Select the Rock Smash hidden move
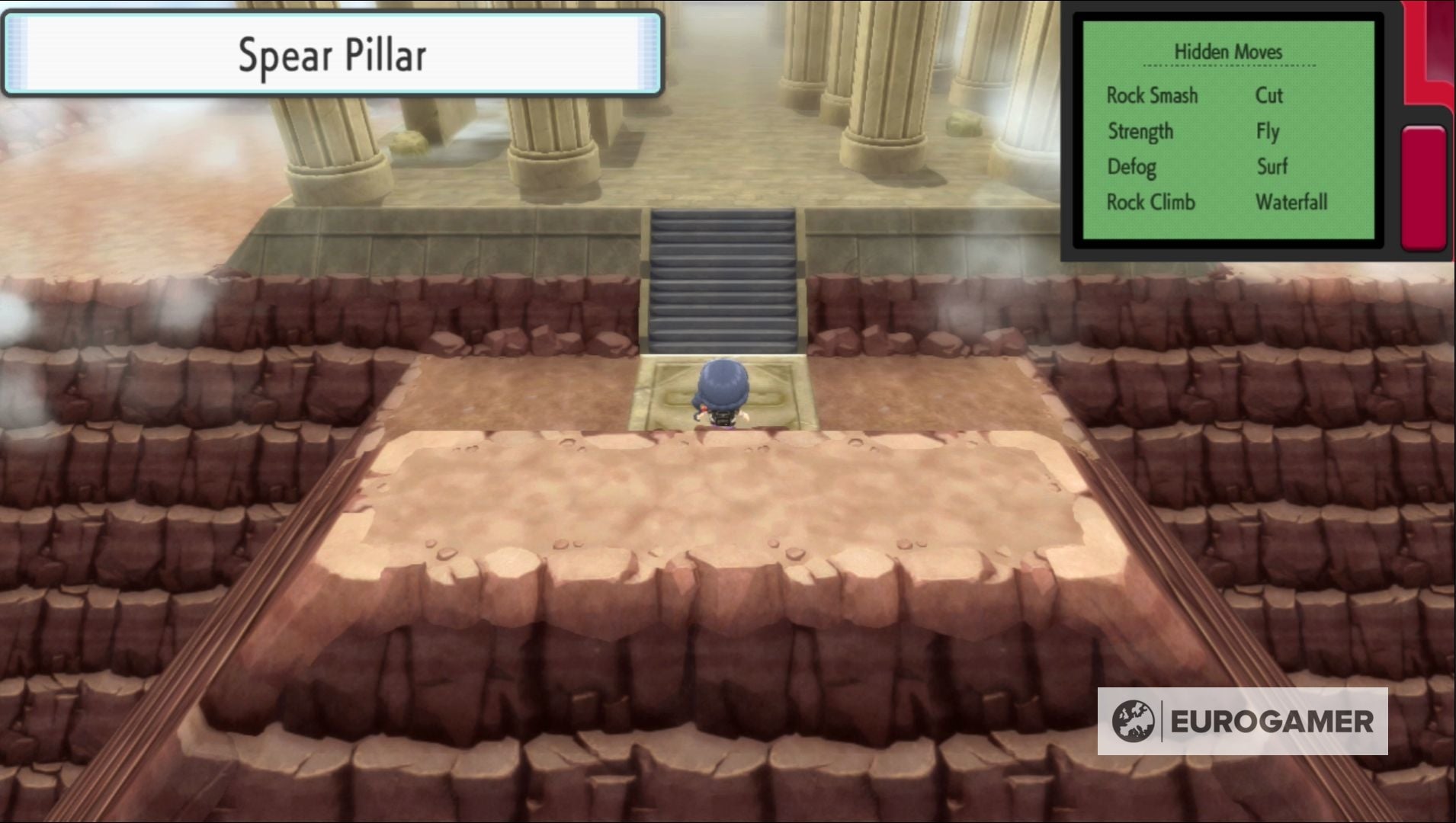The width and height of the screenshot is (1456, 823). (x=1151, y=95)
